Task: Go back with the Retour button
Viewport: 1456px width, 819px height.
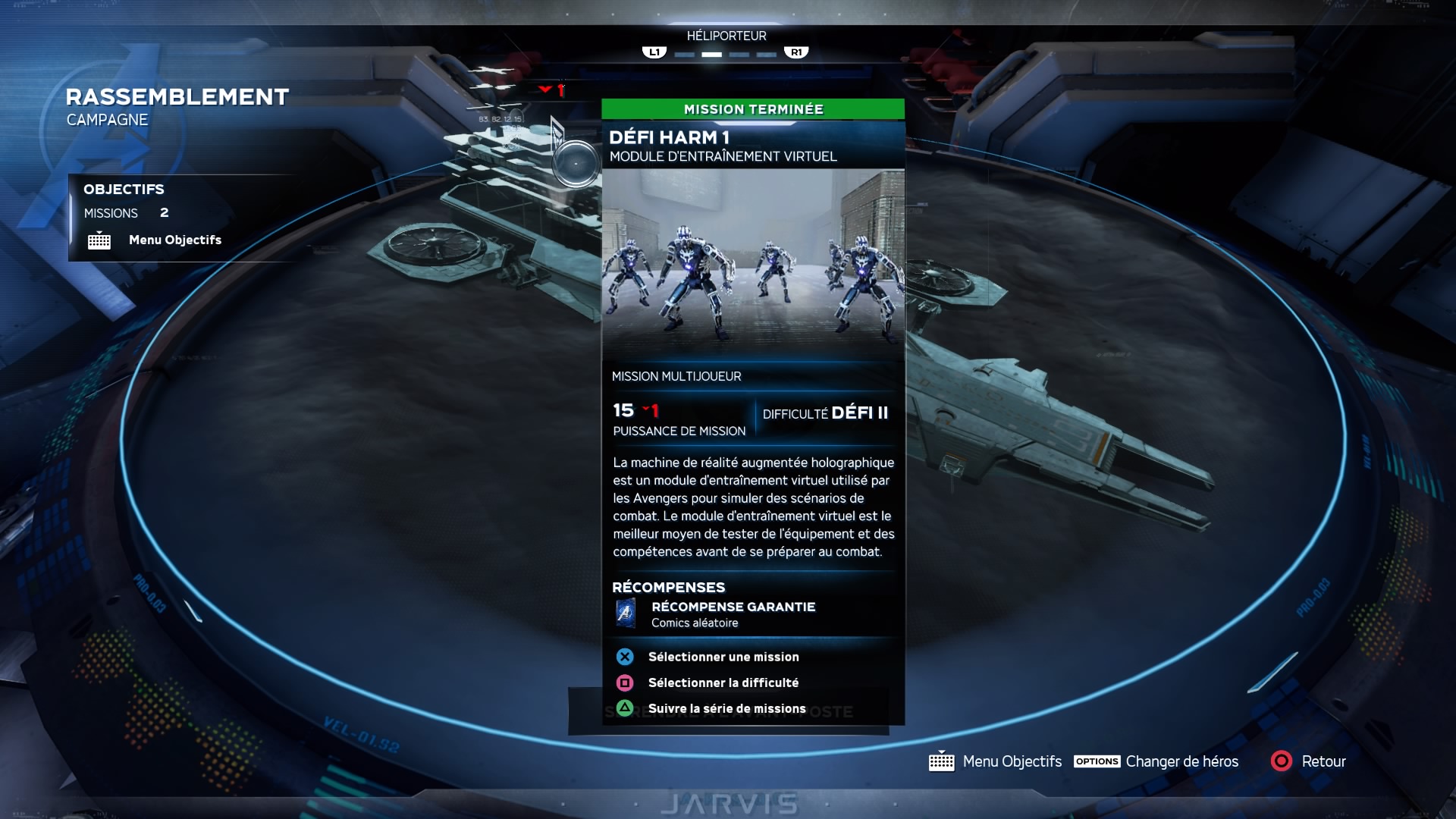Action: 1323,761
